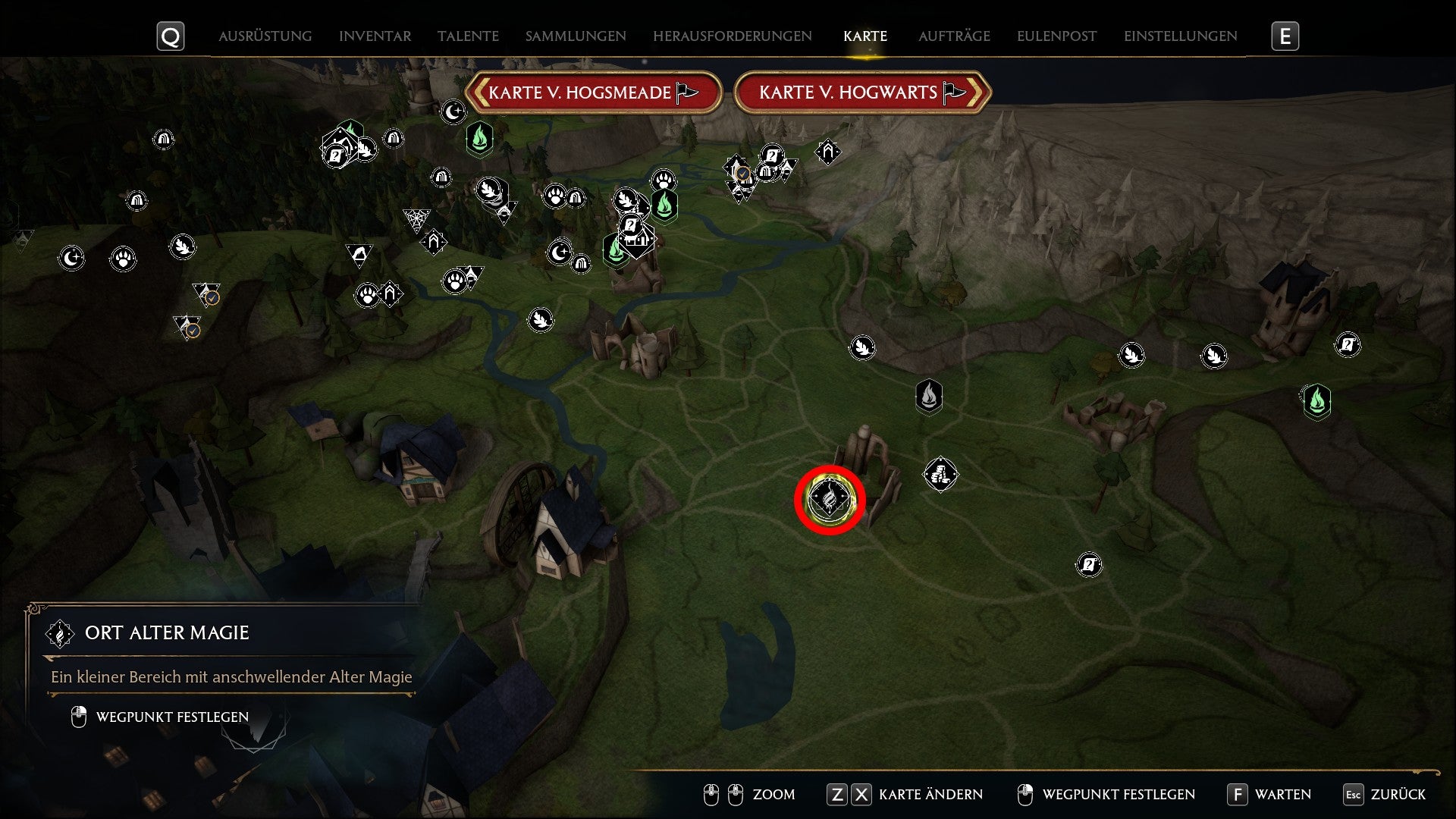Select the Merlin Trial stacked-stones marker near ruins
Image resolution: width=1456 pixels, height=819 pixels.
pos(940,475)
